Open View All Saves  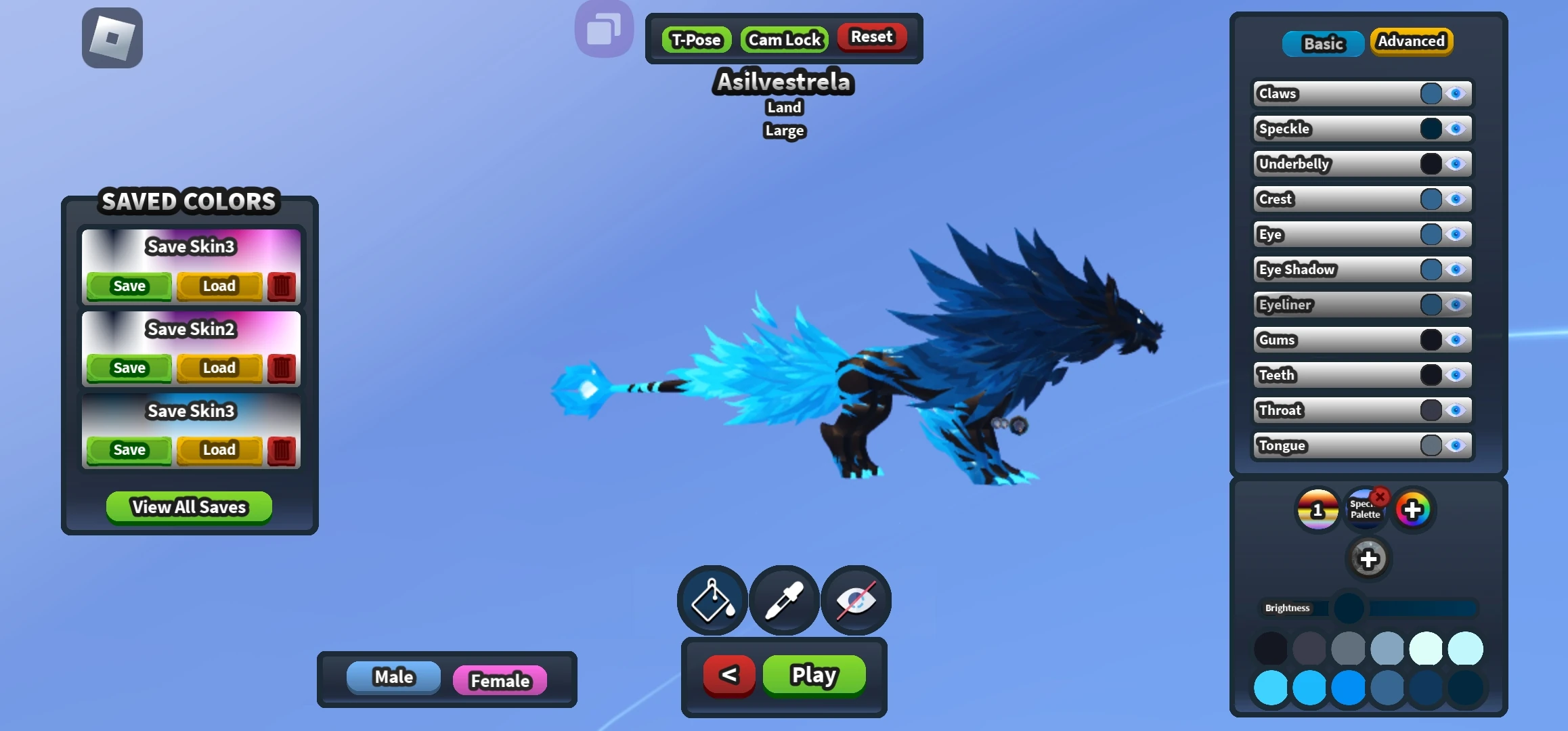click(x=188, y=507)
